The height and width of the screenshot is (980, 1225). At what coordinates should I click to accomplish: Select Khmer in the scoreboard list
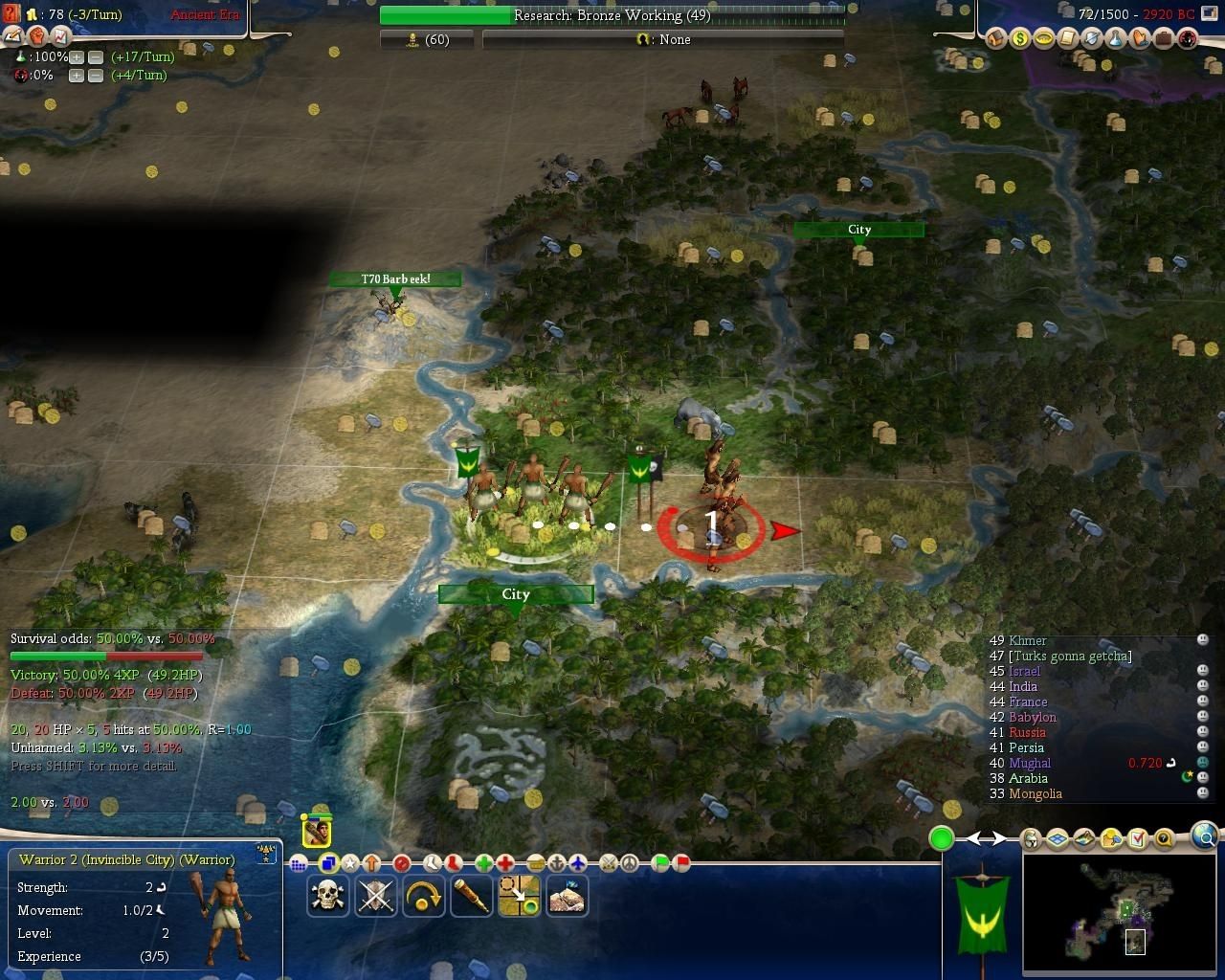[1028, 640]
